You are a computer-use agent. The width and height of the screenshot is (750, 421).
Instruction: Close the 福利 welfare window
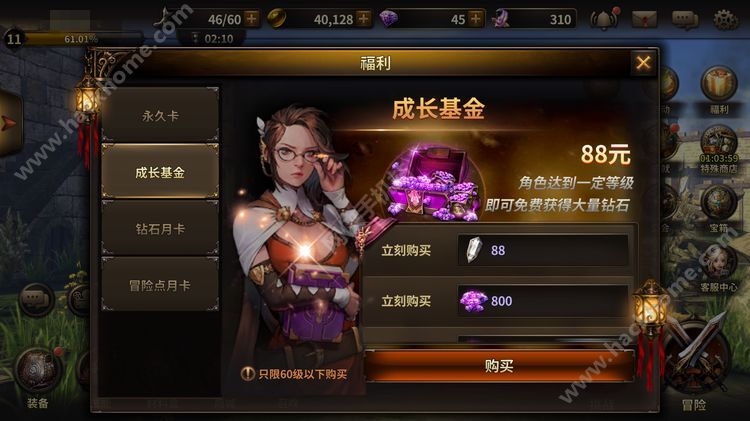click(642, 64)
